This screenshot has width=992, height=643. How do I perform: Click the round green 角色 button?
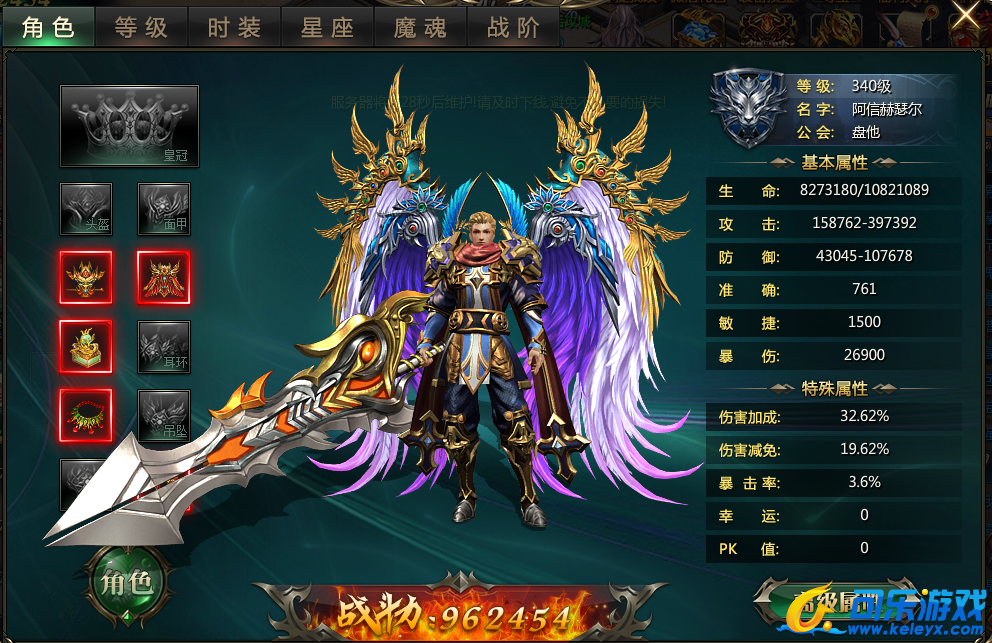pos(128,583)
